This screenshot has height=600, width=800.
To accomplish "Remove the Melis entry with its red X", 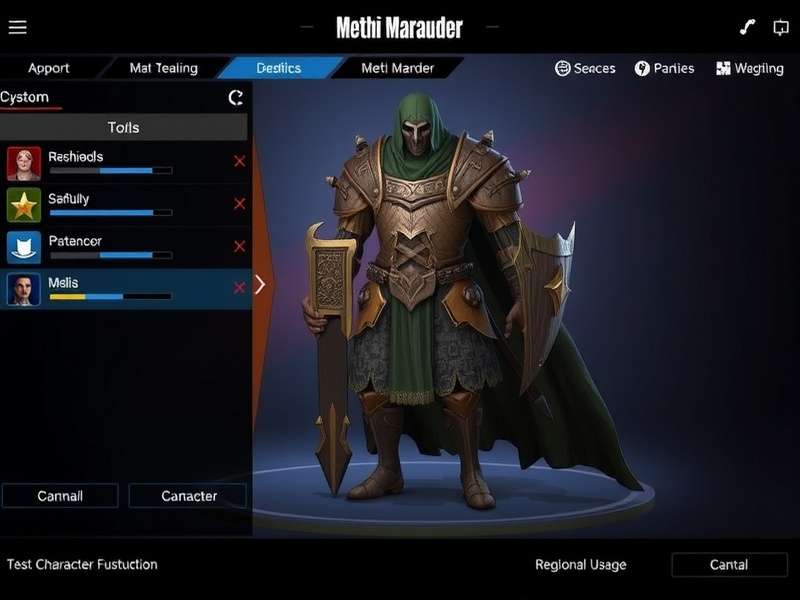I will 239,288.
